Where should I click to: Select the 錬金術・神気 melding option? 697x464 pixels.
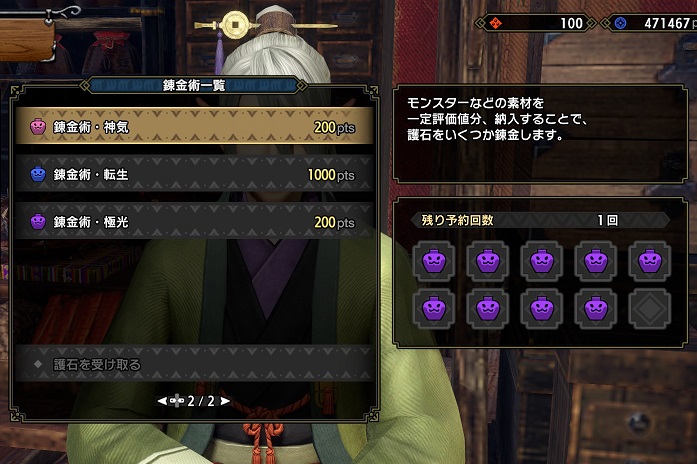pyautogui.click(x=195, y=127)
